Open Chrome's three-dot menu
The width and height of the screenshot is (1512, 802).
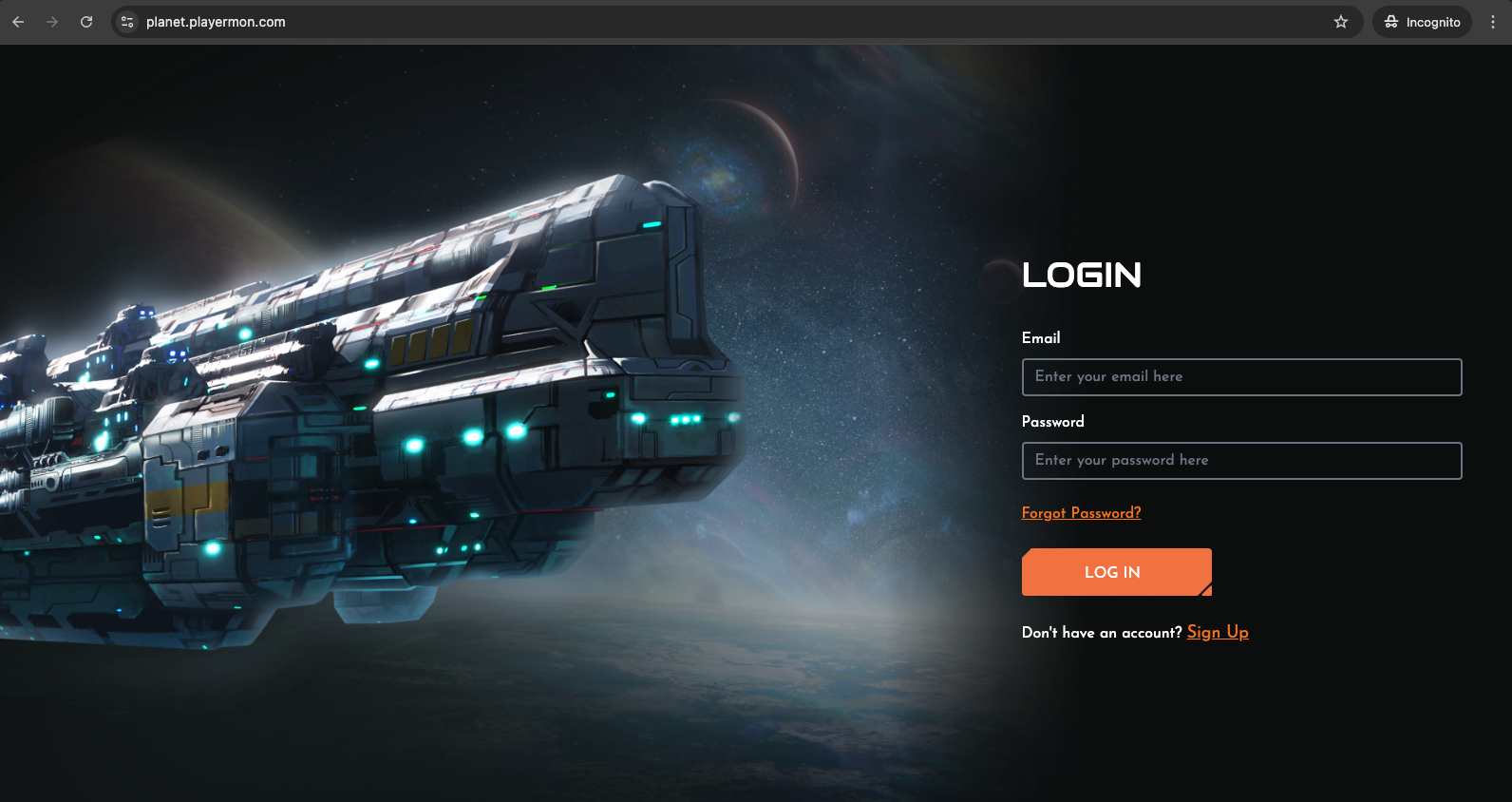click(x=1493, y=21)
